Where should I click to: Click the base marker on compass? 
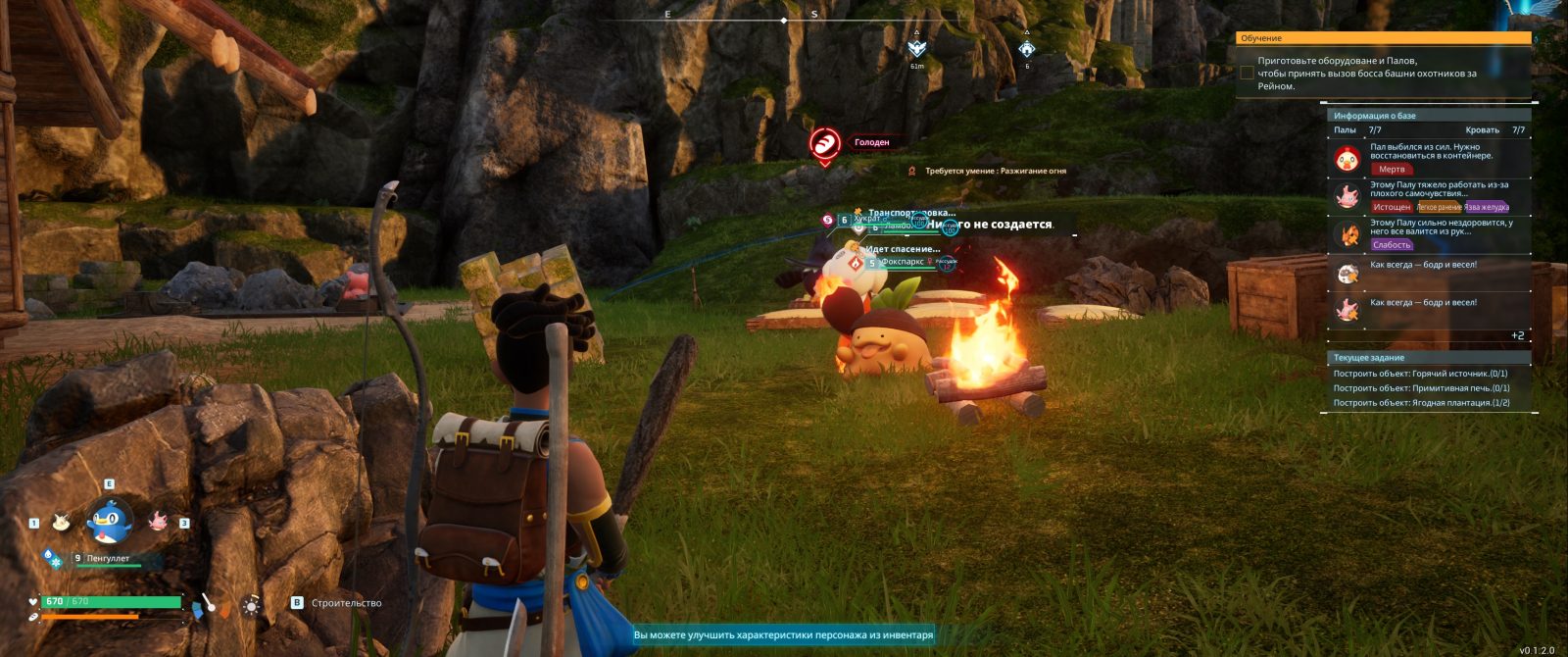coord(1026,49)
